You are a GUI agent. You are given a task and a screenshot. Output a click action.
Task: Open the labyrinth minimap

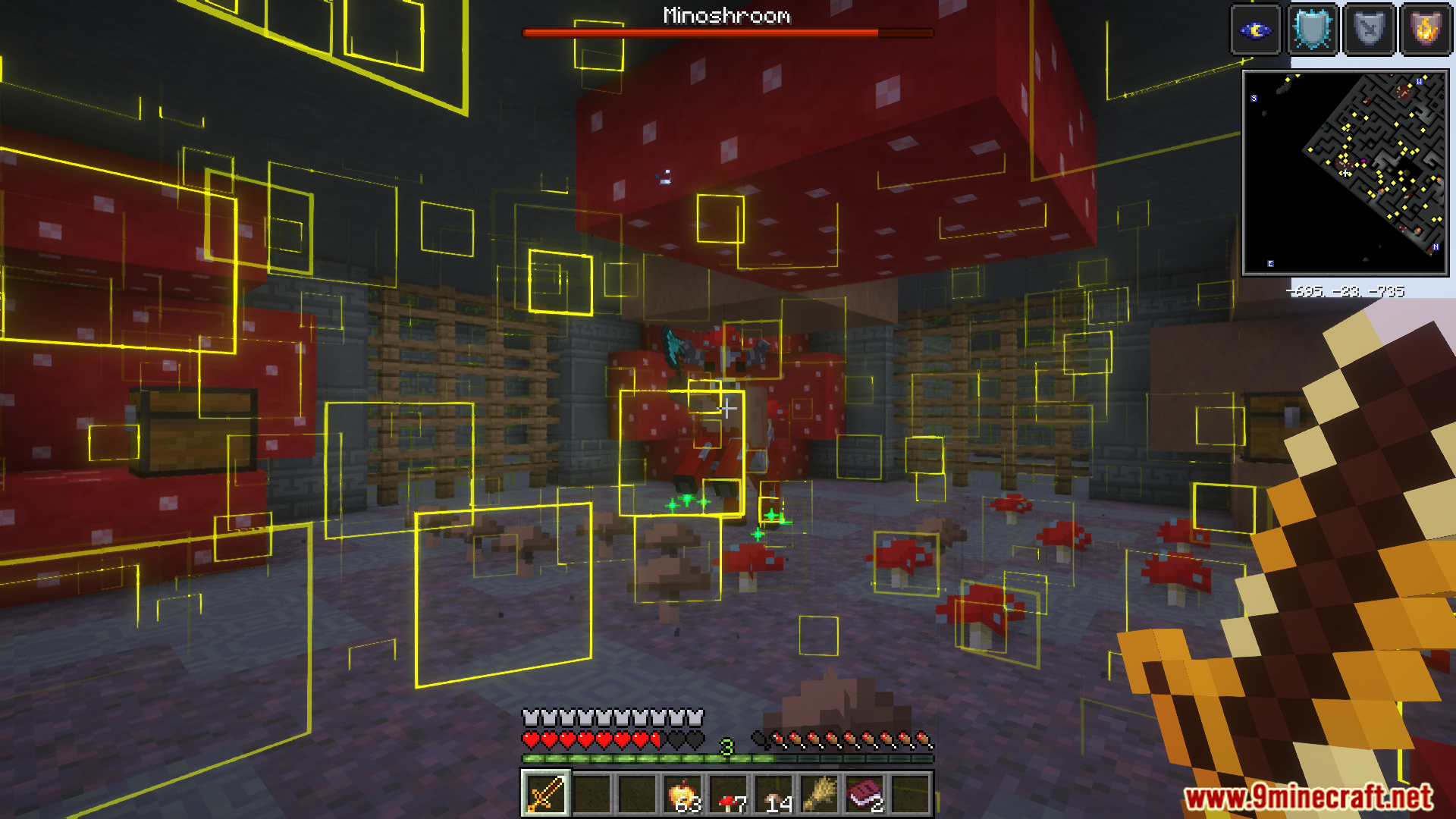point(1345,173)
